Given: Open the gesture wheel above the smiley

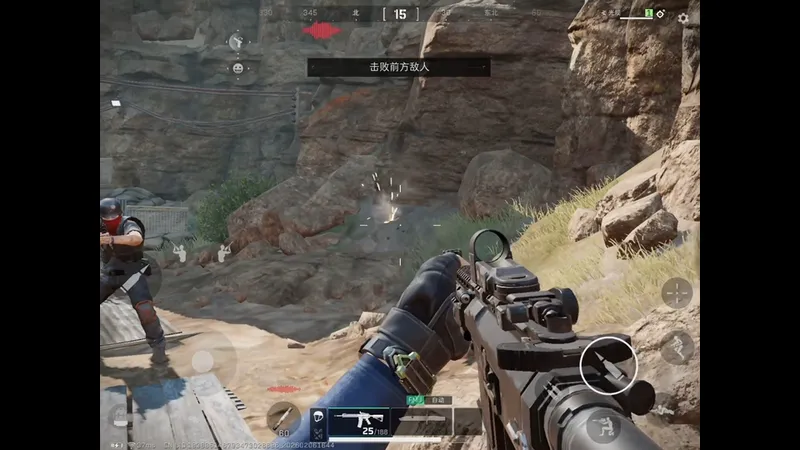Looking at the screenshot, I should [237, 42].
